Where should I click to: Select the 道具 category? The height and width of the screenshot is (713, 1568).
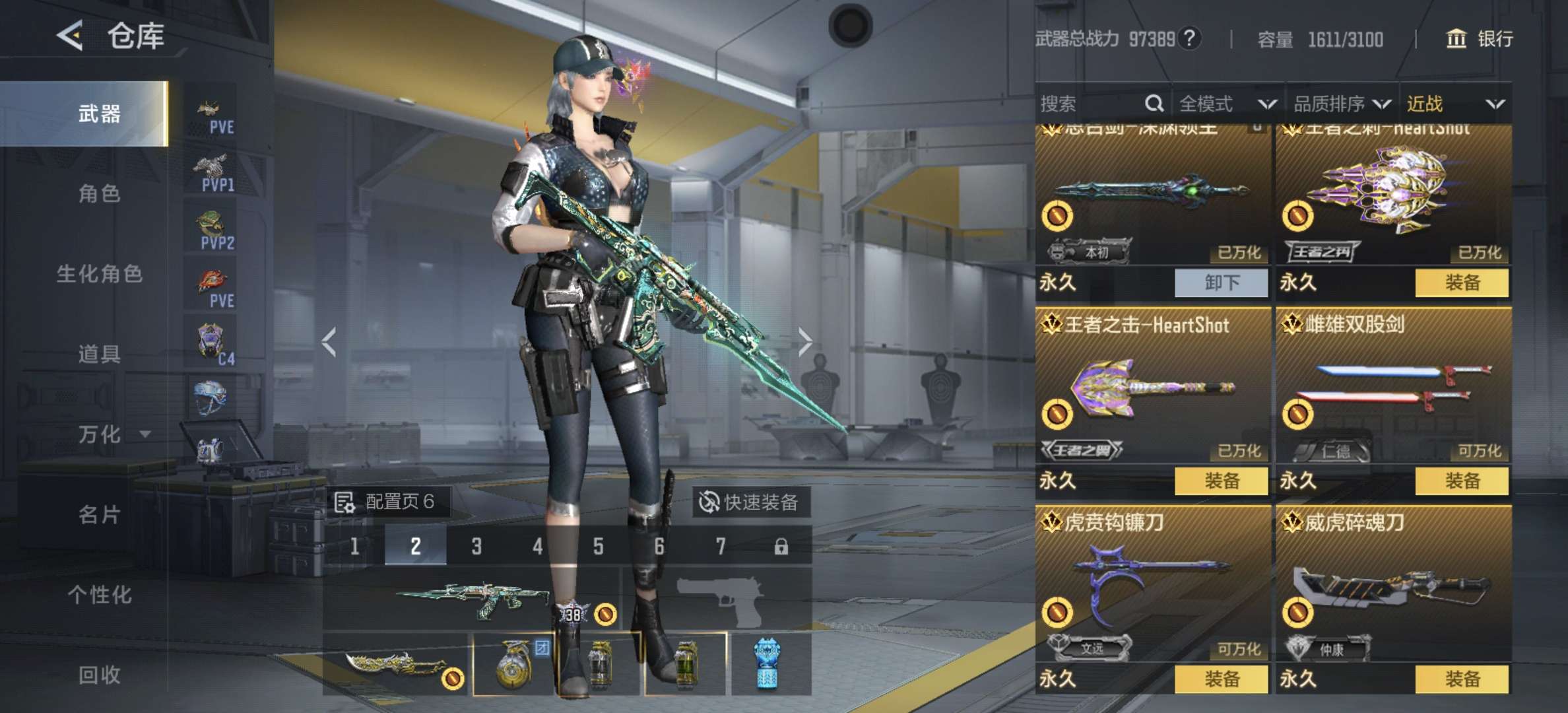tap(99, 355)
